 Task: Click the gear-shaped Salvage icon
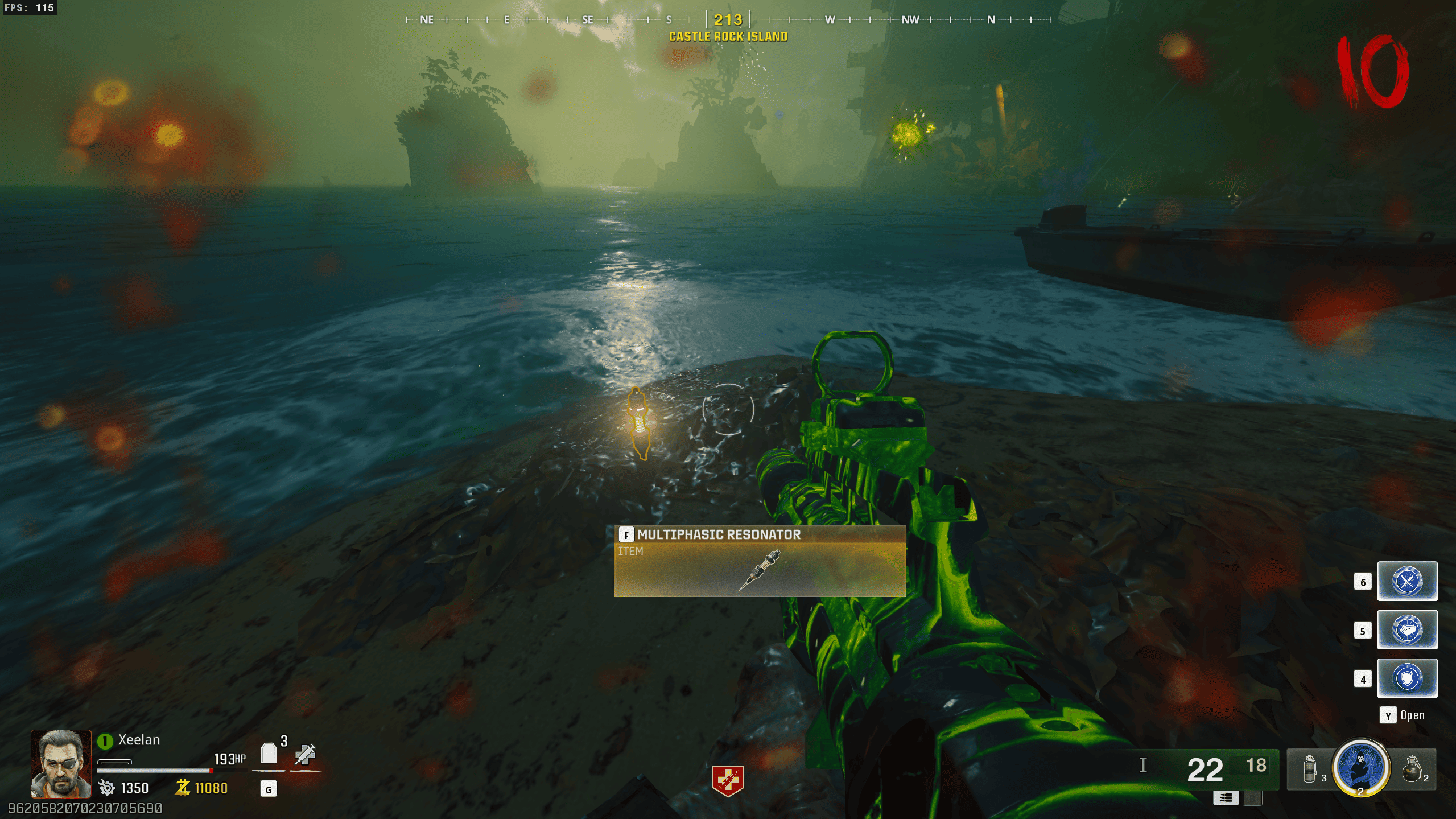coord(106,788)
